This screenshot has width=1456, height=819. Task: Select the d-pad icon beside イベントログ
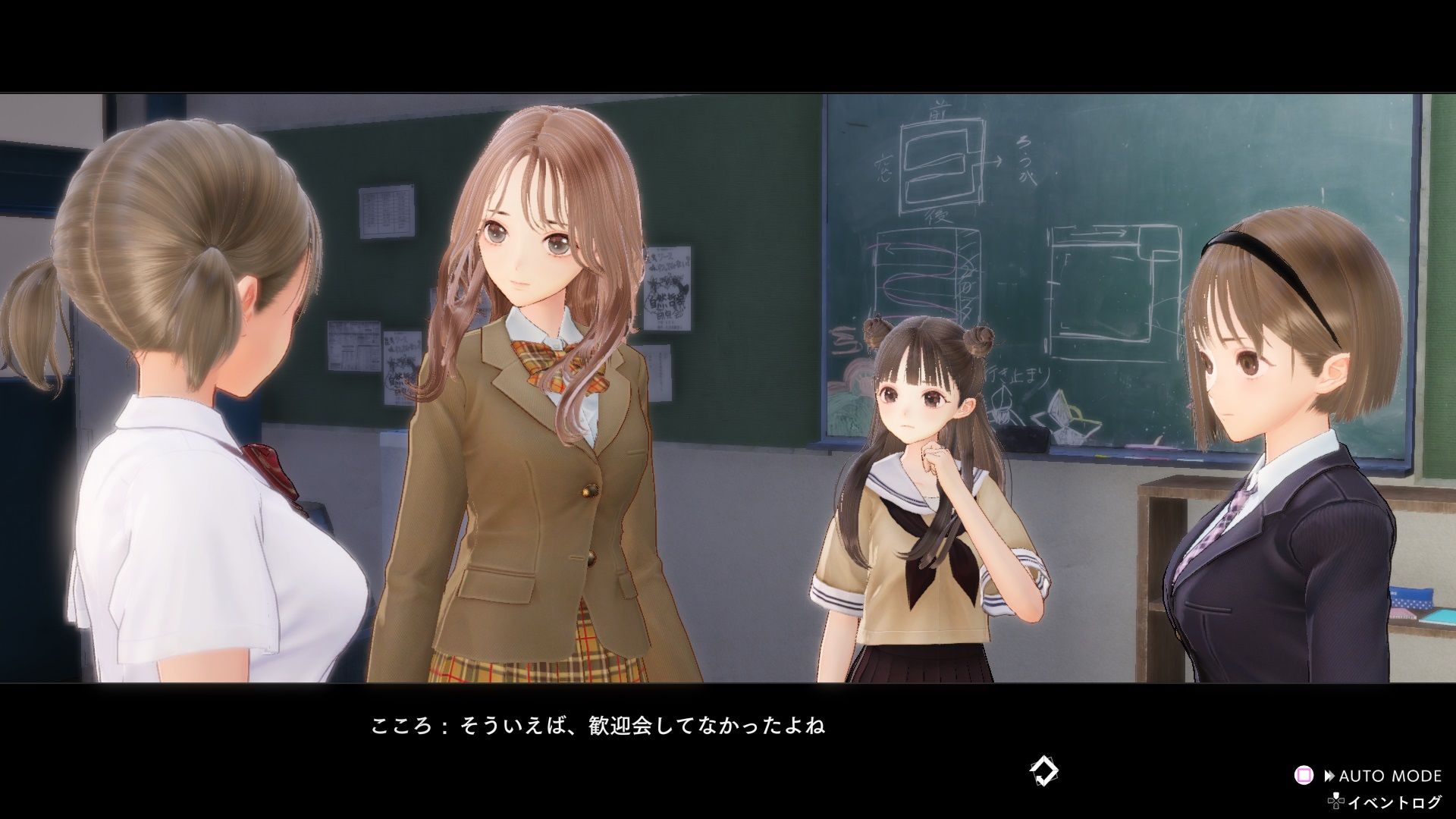tap(1337, 801)
